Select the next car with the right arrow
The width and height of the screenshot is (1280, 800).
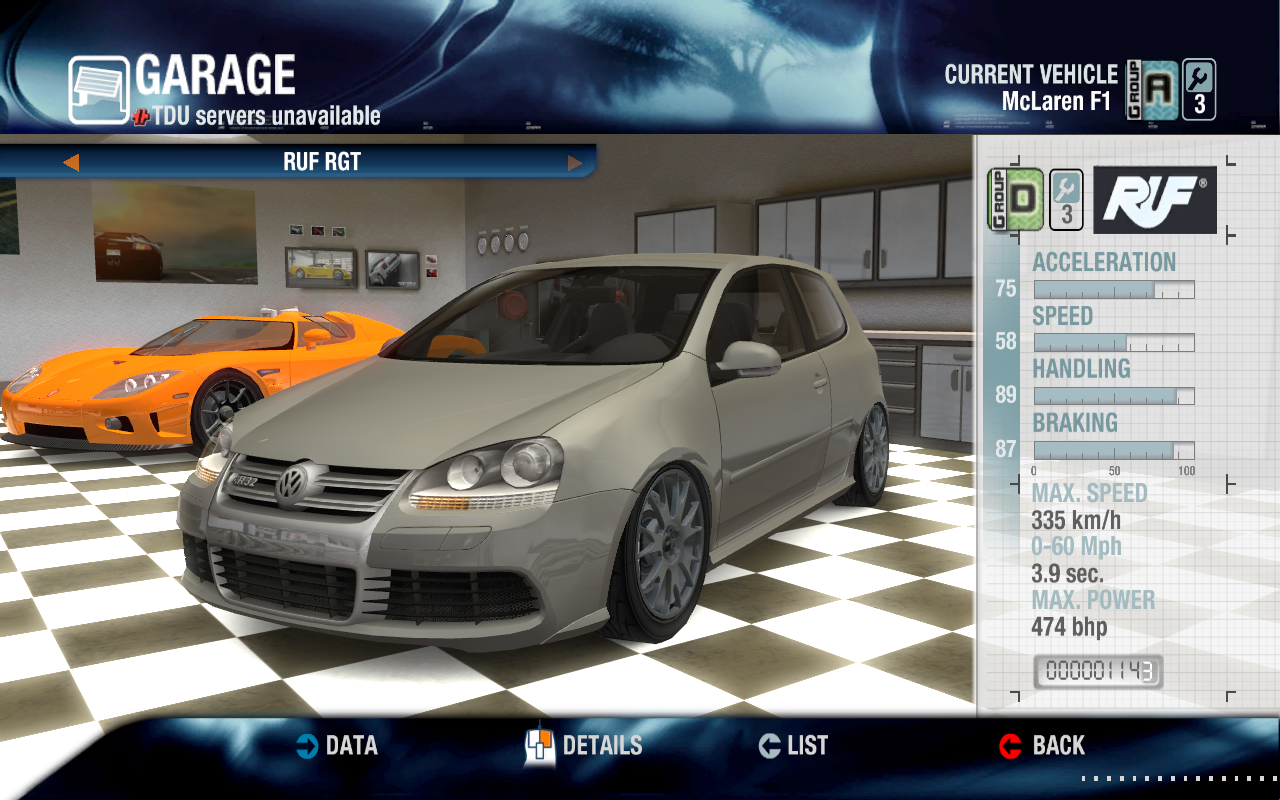[x=575, y=162]
